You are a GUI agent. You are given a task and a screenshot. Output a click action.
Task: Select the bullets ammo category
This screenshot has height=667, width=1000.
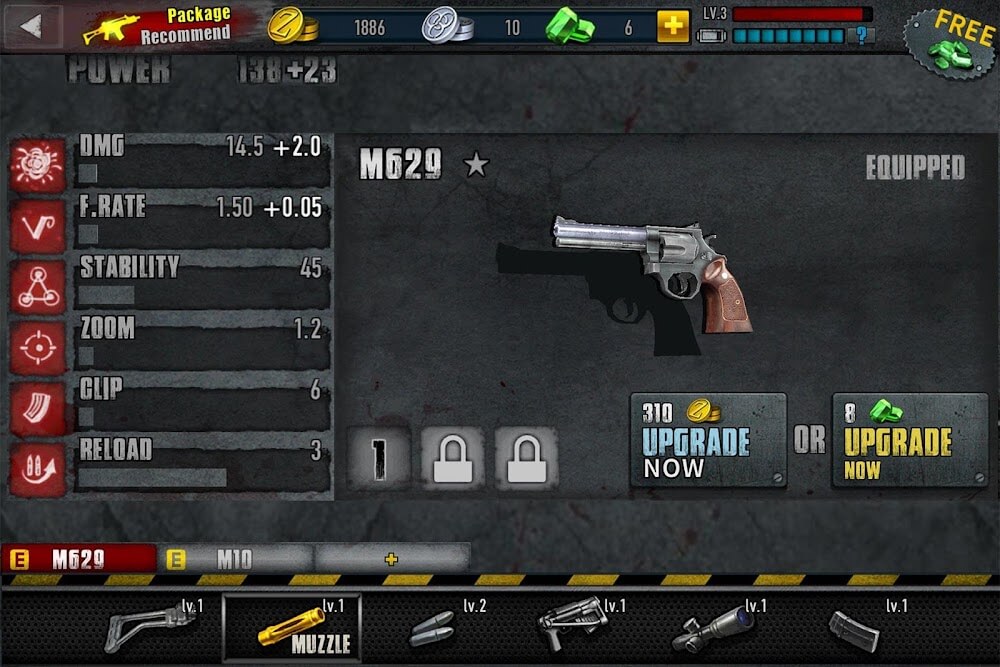[x=435, y=628]
